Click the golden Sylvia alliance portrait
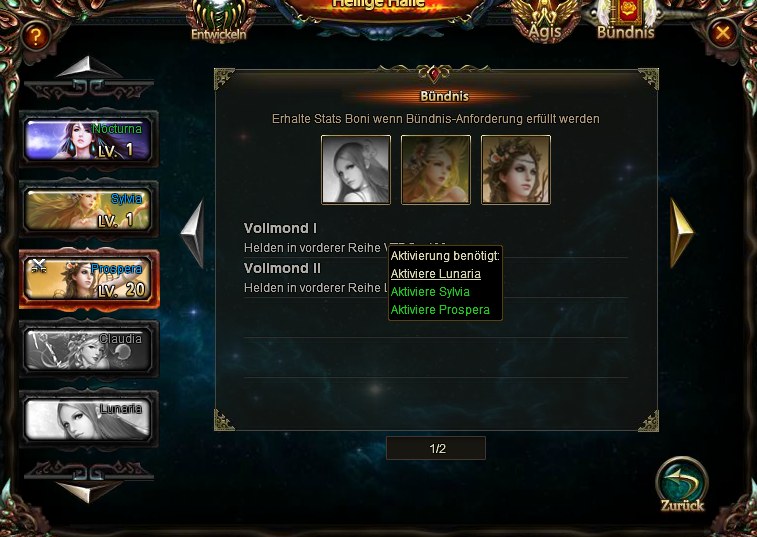757x537 pixels. click(436, 170)
